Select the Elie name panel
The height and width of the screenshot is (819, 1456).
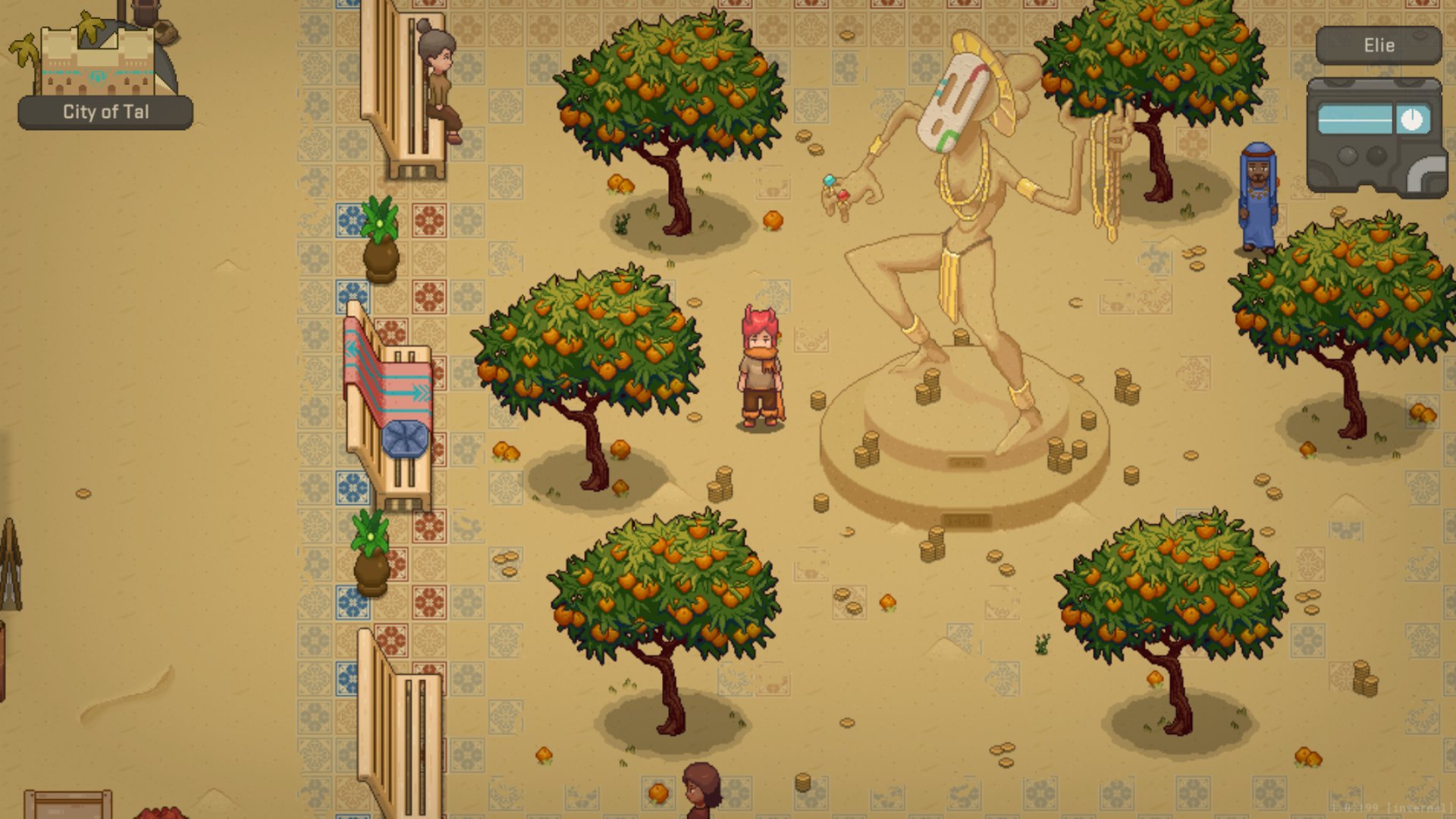pyautogui.click(x=1378, y=45)
